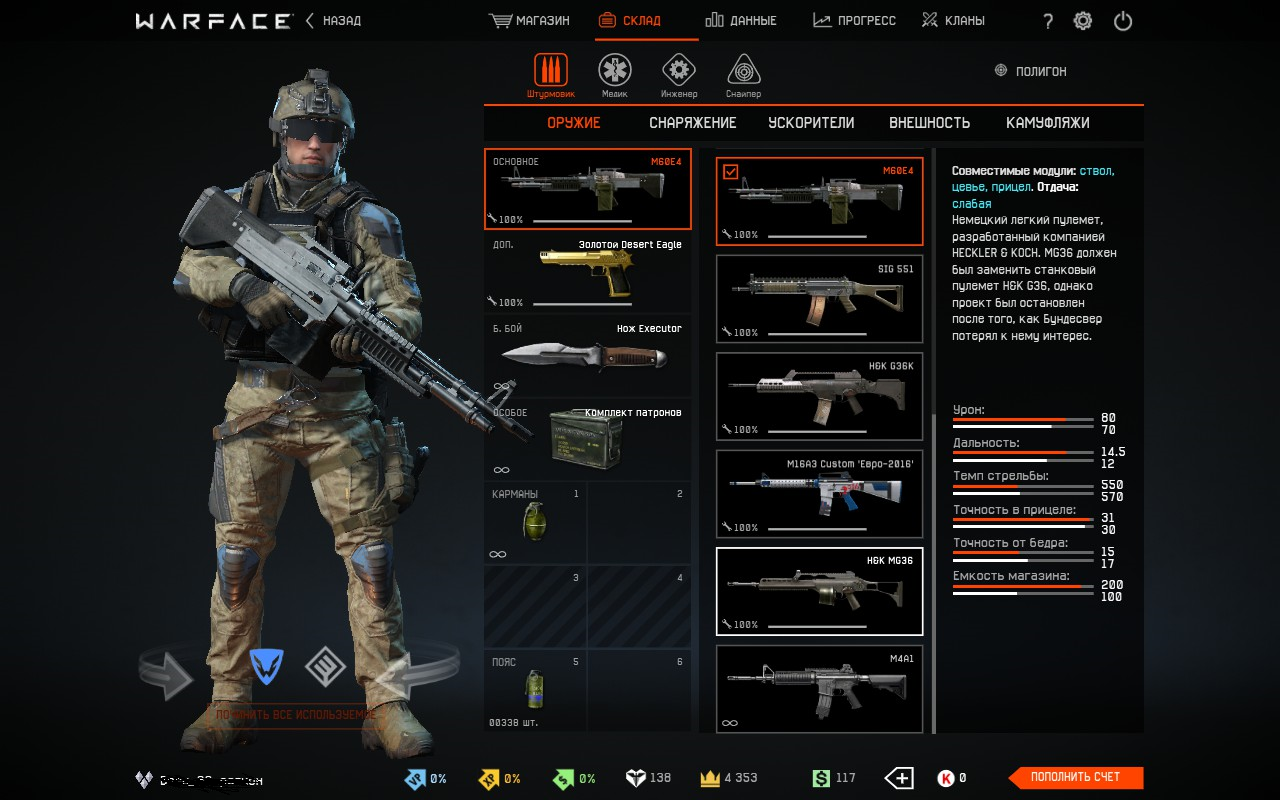Go back with the Назад button
The height and width of the screenshot is (800, 1280).
334,21
